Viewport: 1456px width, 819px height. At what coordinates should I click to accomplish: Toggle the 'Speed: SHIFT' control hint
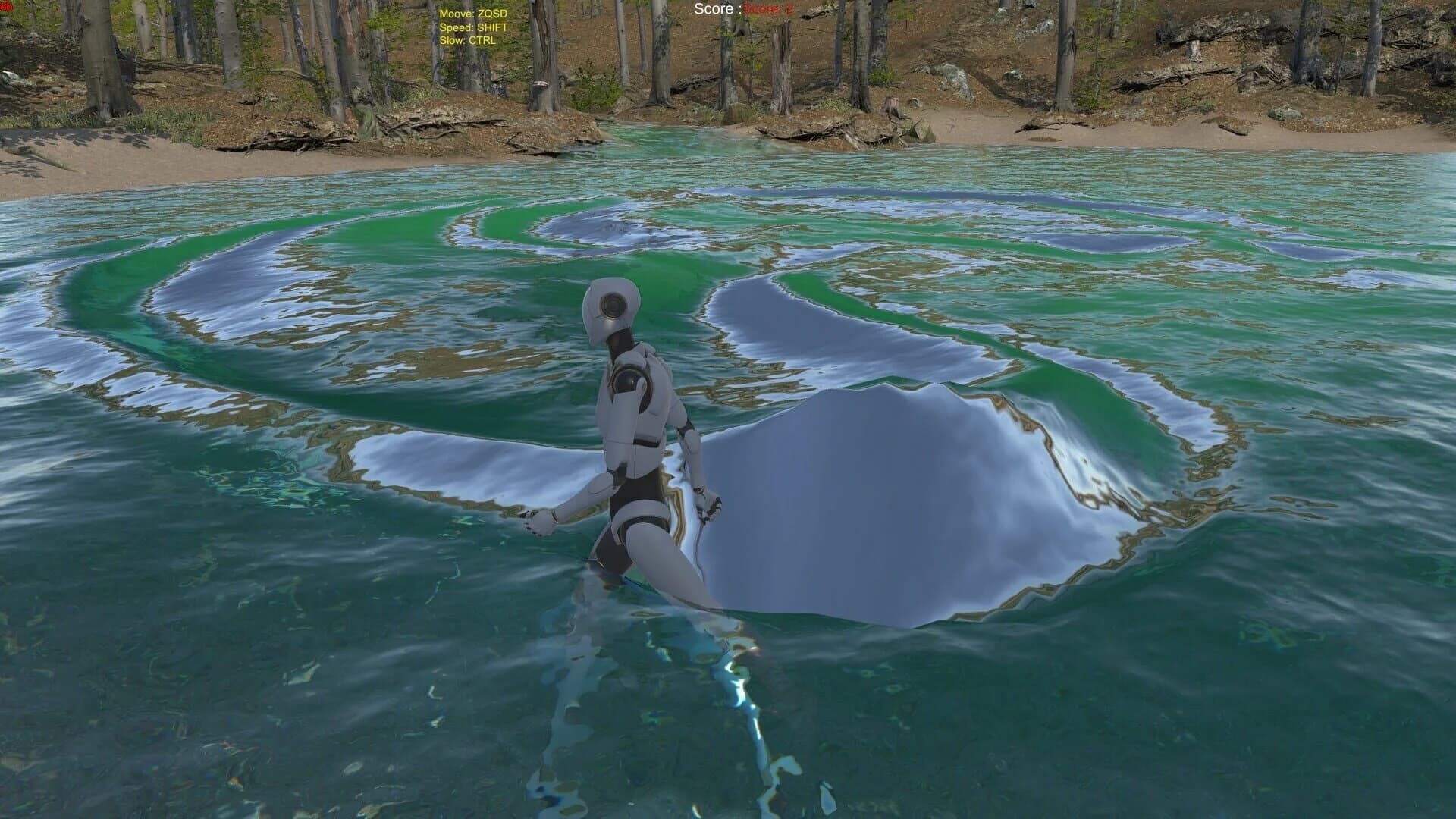tap(474, 28)
